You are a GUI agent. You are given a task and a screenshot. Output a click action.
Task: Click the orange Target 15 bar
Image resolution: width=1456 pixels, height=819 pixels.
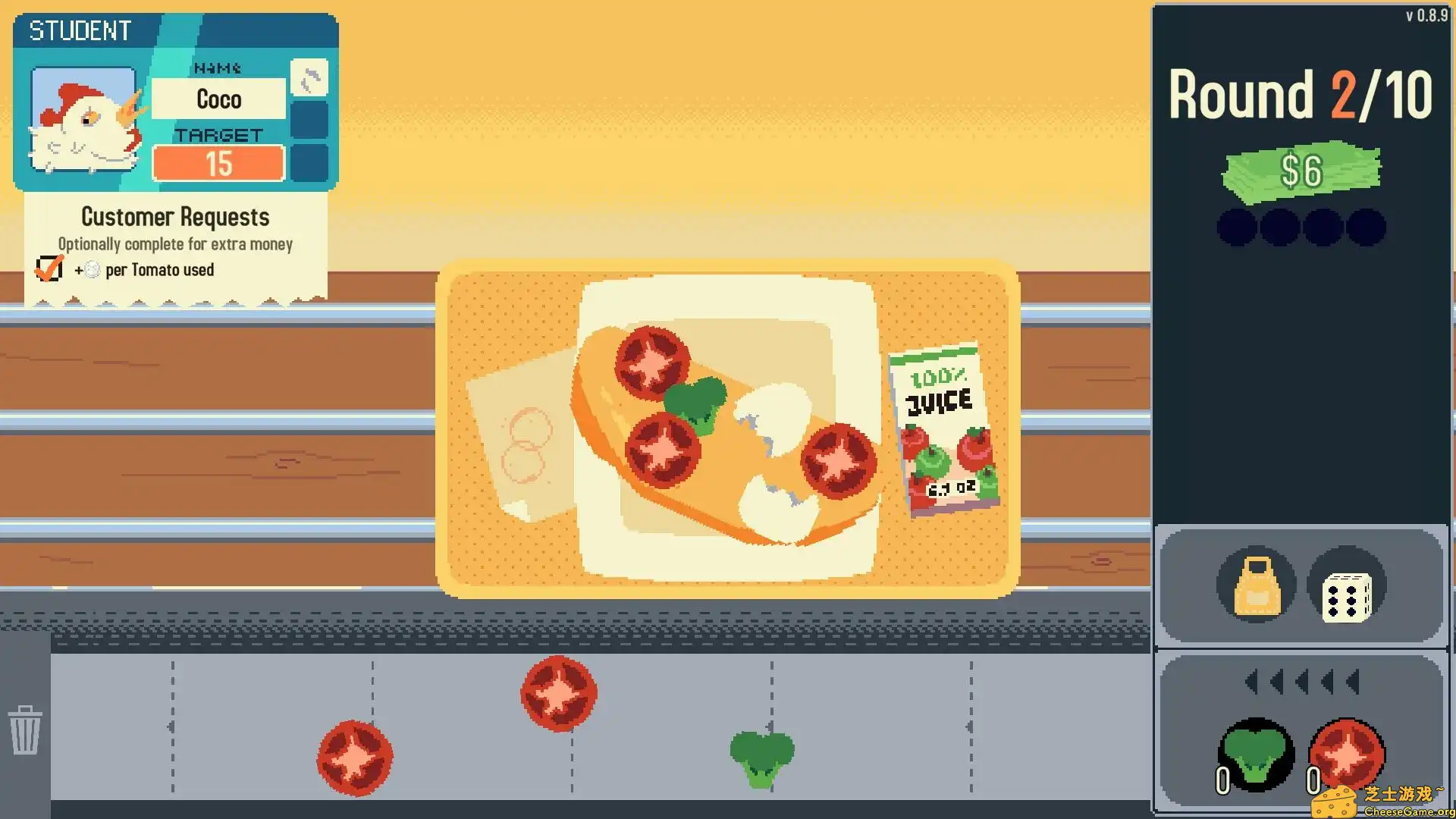tap(218, 162)
